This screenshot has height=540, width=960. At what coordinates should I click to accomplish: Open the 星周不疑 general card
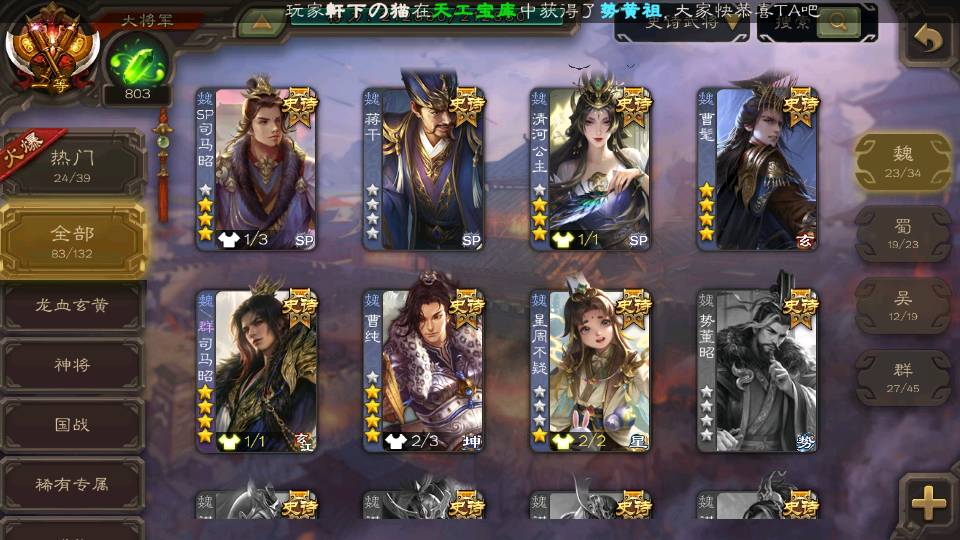click(x=590, y=370)
